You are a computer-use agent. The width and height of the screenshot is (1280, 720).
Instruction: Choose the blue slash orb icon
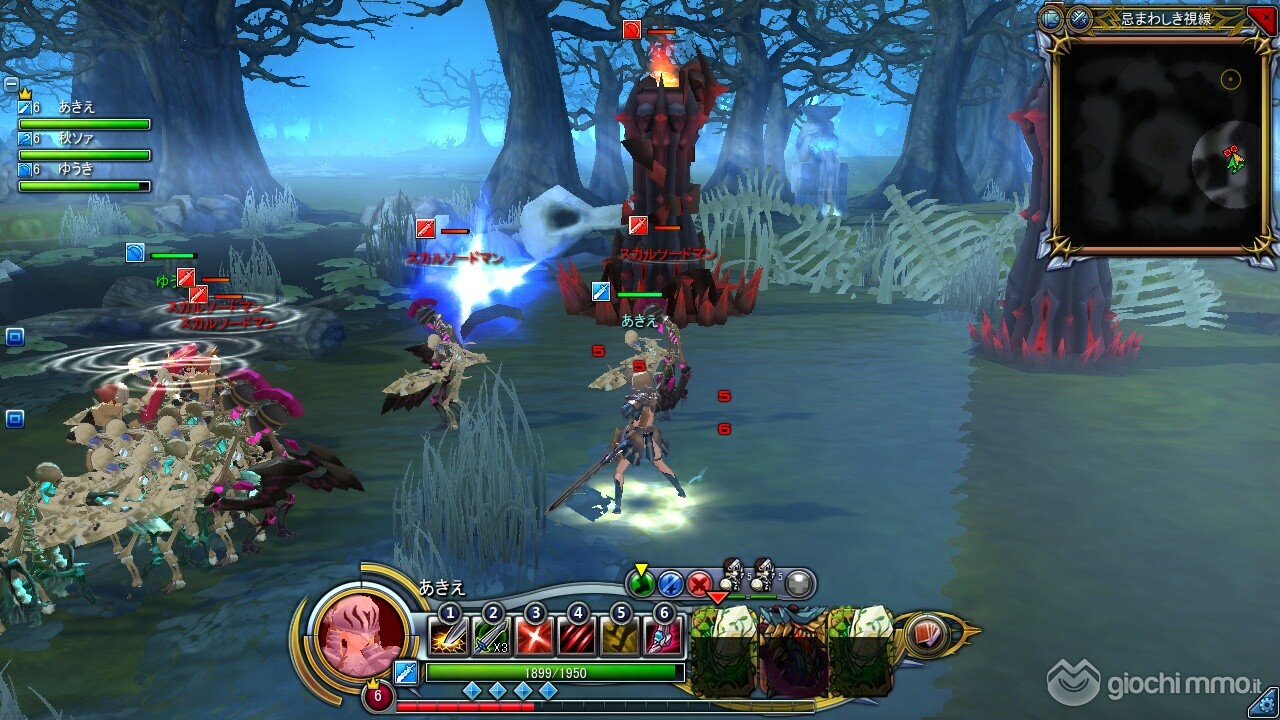click(670, 584)
